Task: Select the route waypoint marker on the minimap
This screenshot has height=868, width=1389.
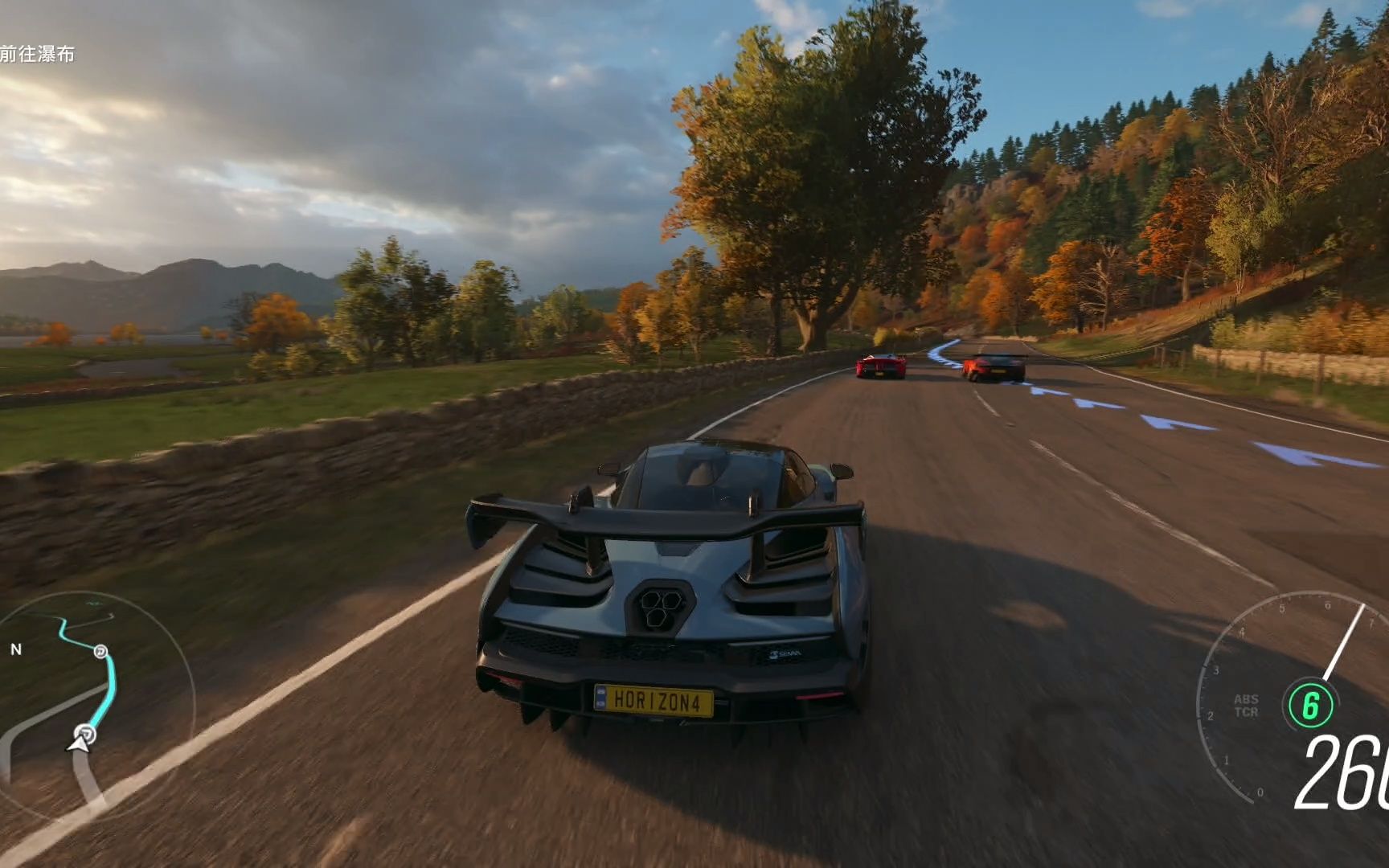Action: tap(100, 651)
